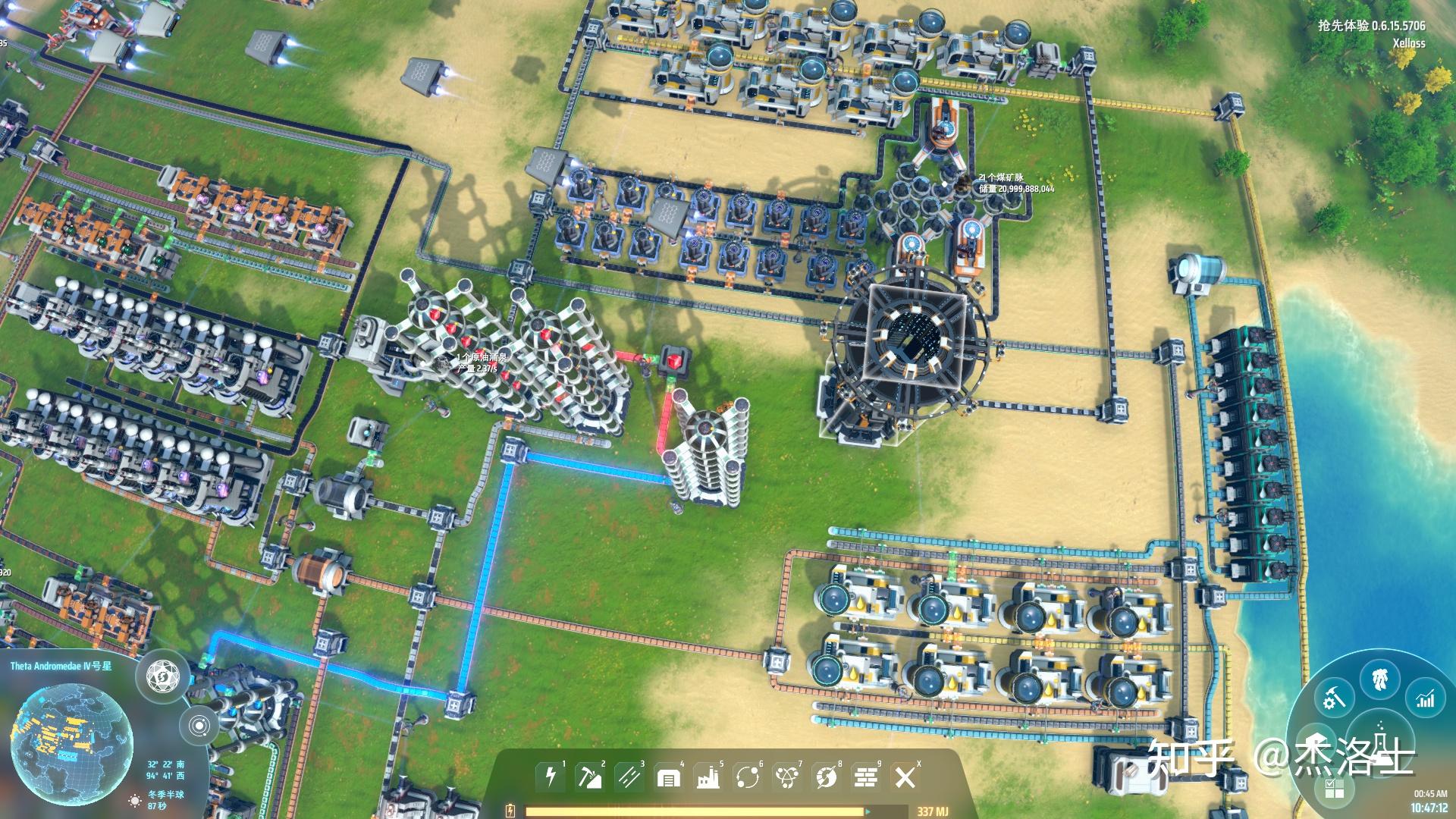Select the Dyson sphere build category
Screen dimensions: 1456x819
(826, 777)
